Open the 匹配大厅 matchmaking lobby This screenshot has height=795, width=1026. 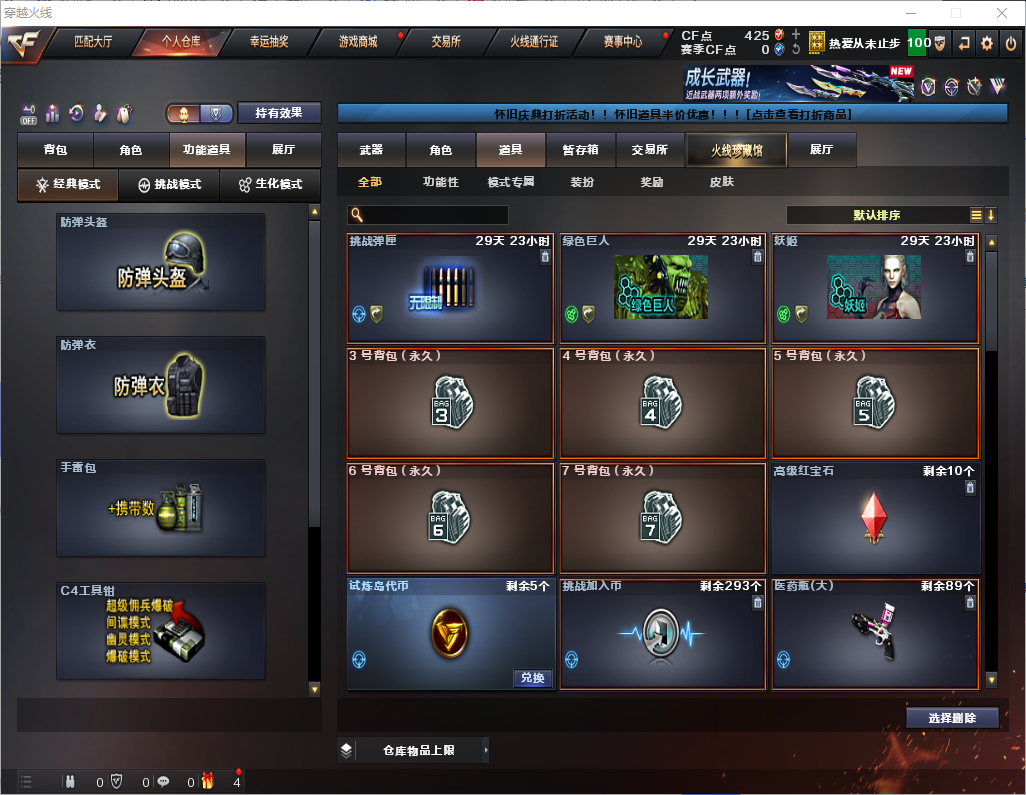pos(93,42)
